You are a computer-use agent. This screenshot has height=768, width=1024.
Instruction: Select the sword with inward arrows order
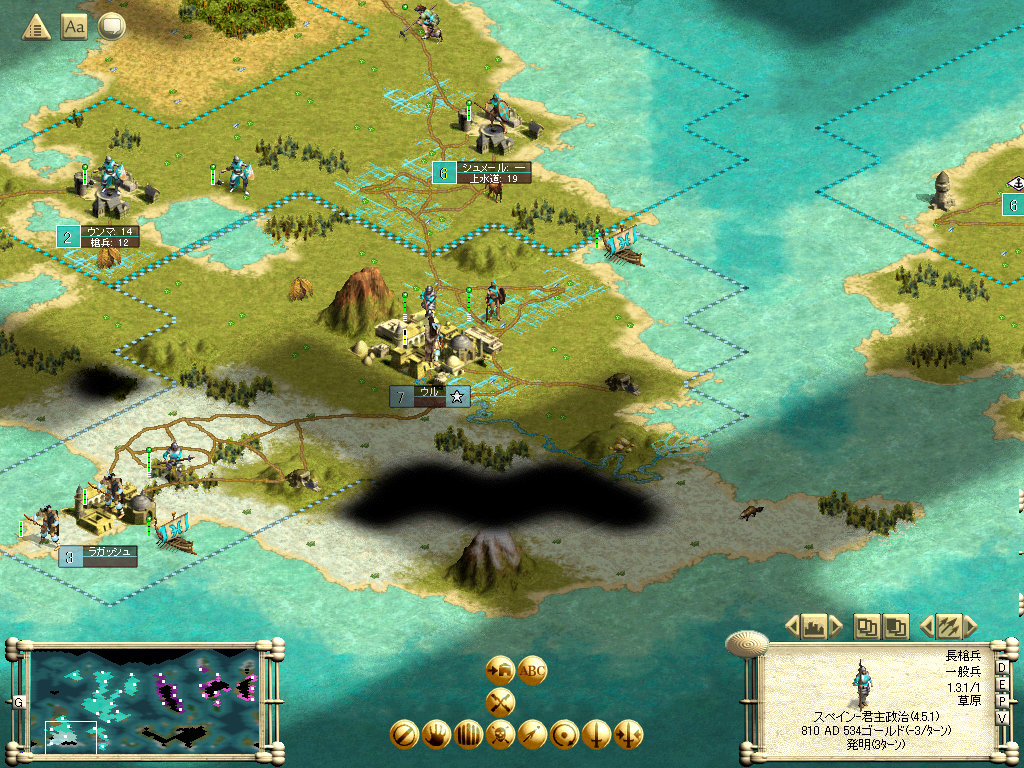tap(629, 735)
